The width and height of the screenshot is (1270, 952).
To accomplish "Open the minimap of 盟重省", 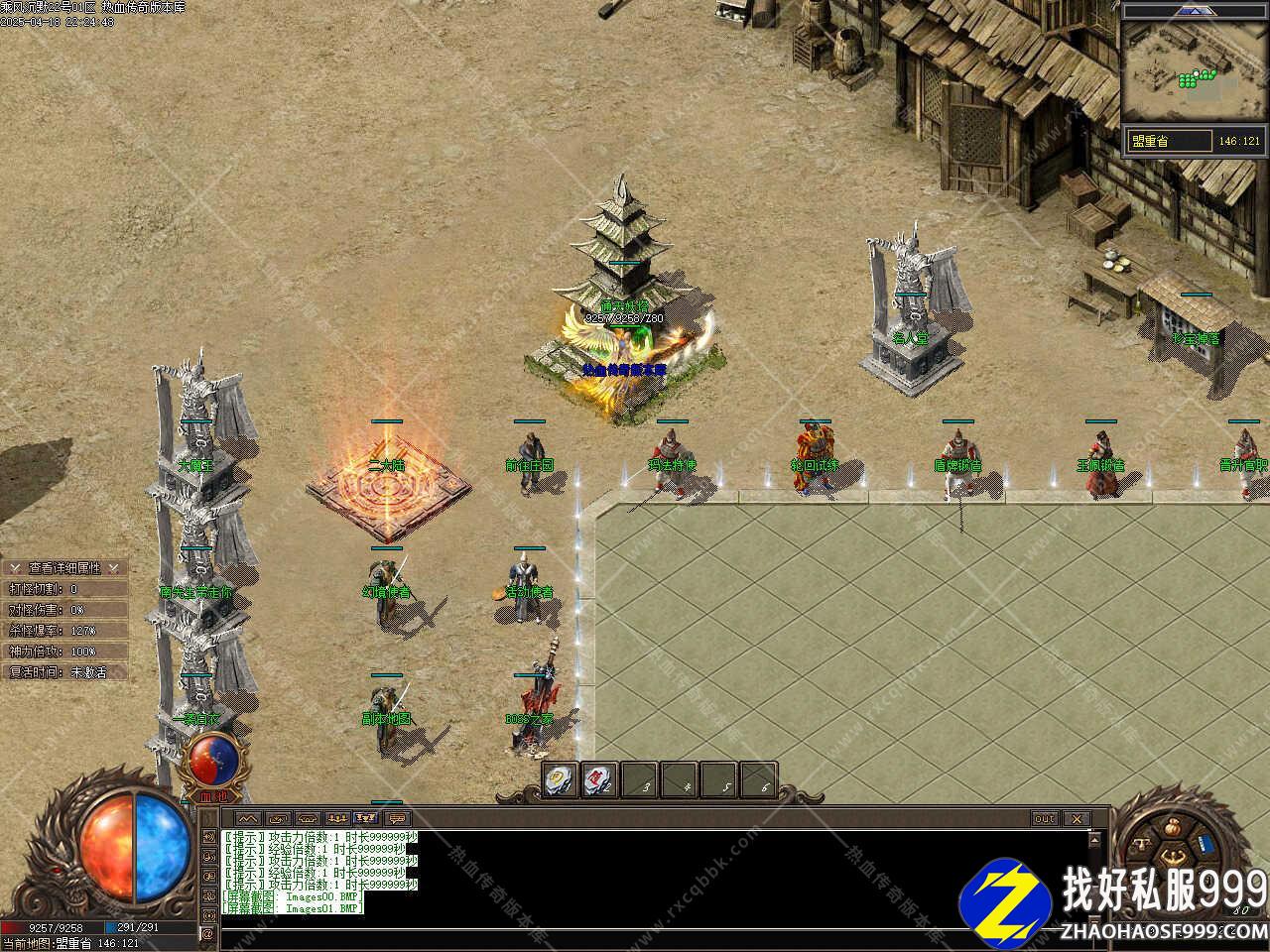I will coord(1194,63).
